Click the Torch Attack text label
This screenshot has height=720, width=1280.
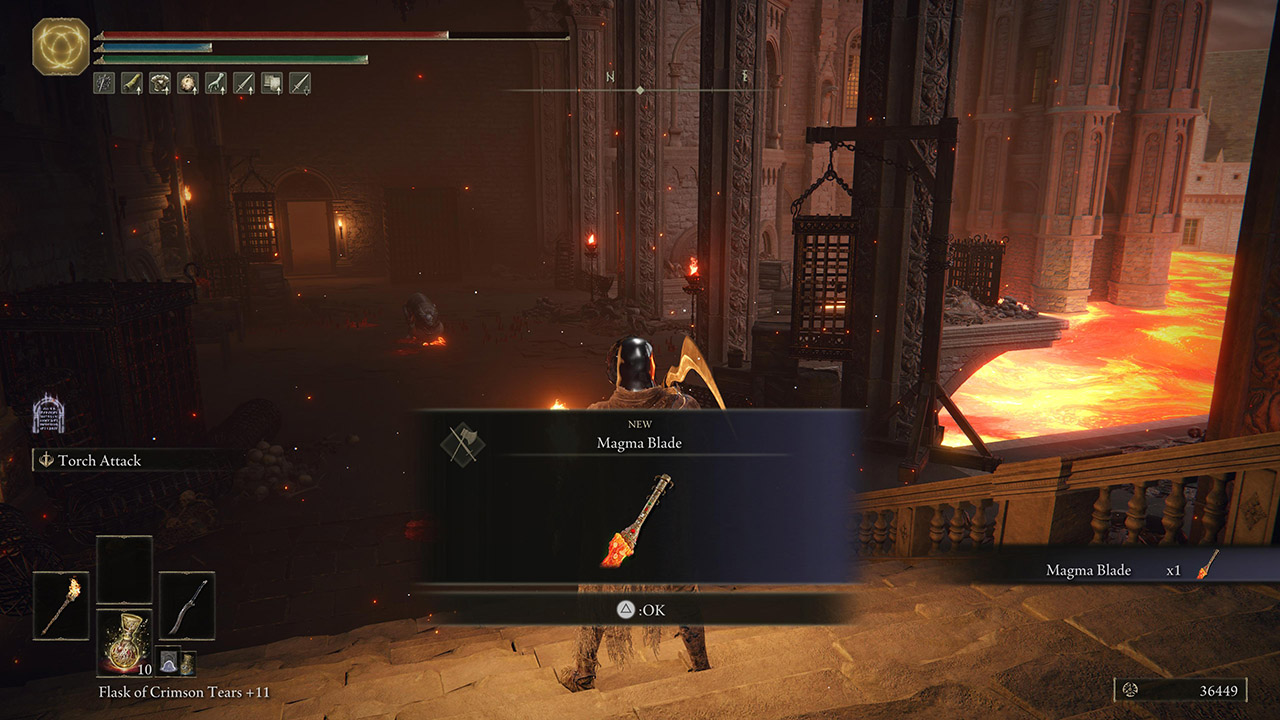tap(100, 461)
